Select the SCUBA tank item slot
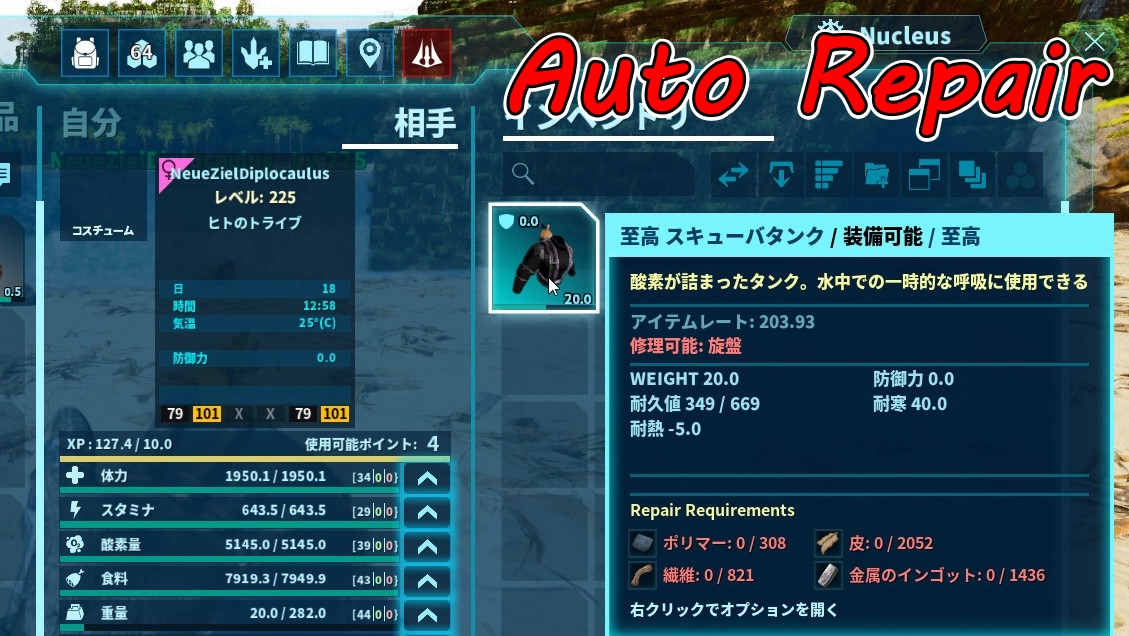This screenshot has width=1129, height=636. pos(544,258)
